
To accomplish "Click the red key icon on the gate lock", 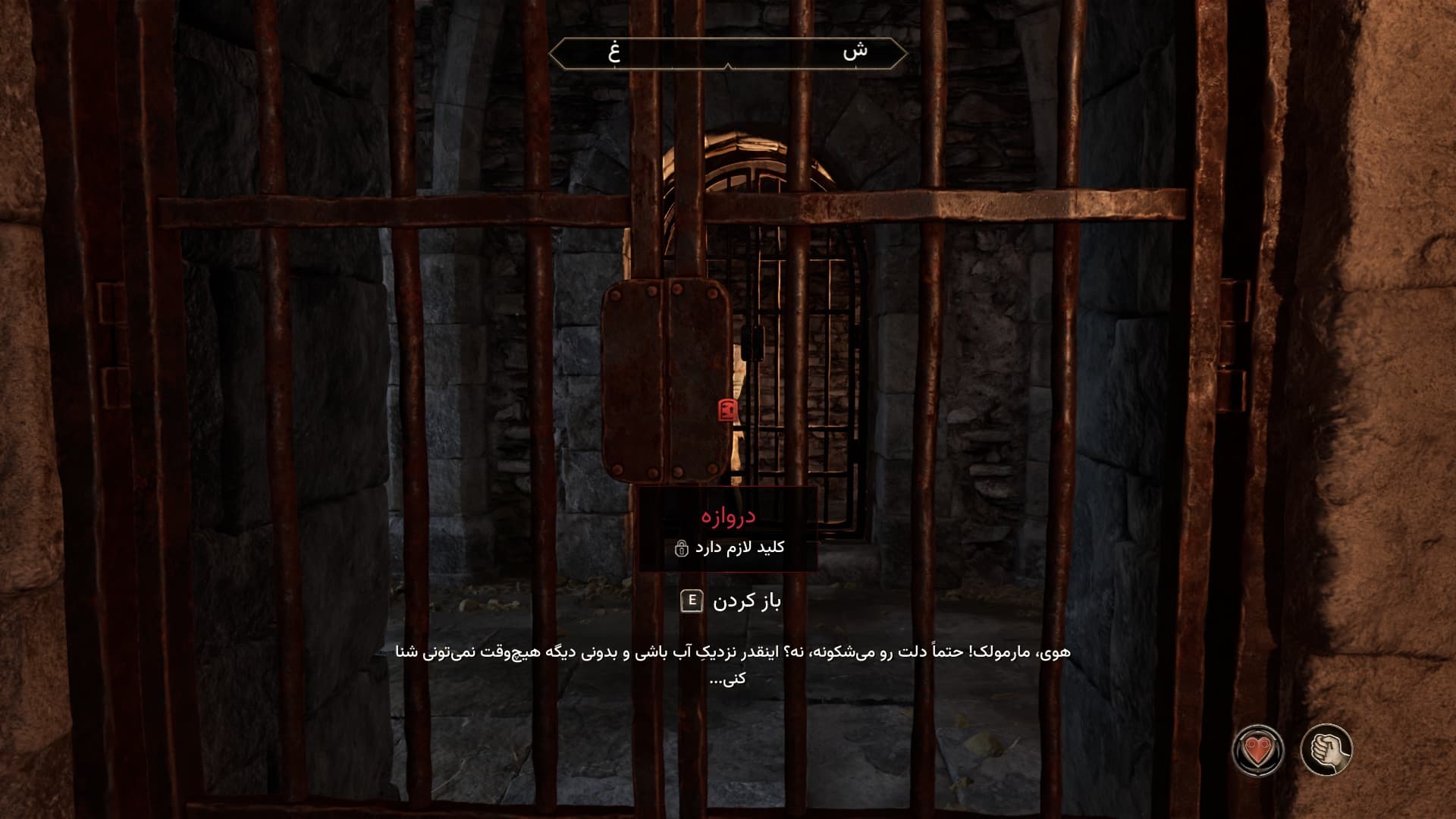I will click(x=727, y=409).
